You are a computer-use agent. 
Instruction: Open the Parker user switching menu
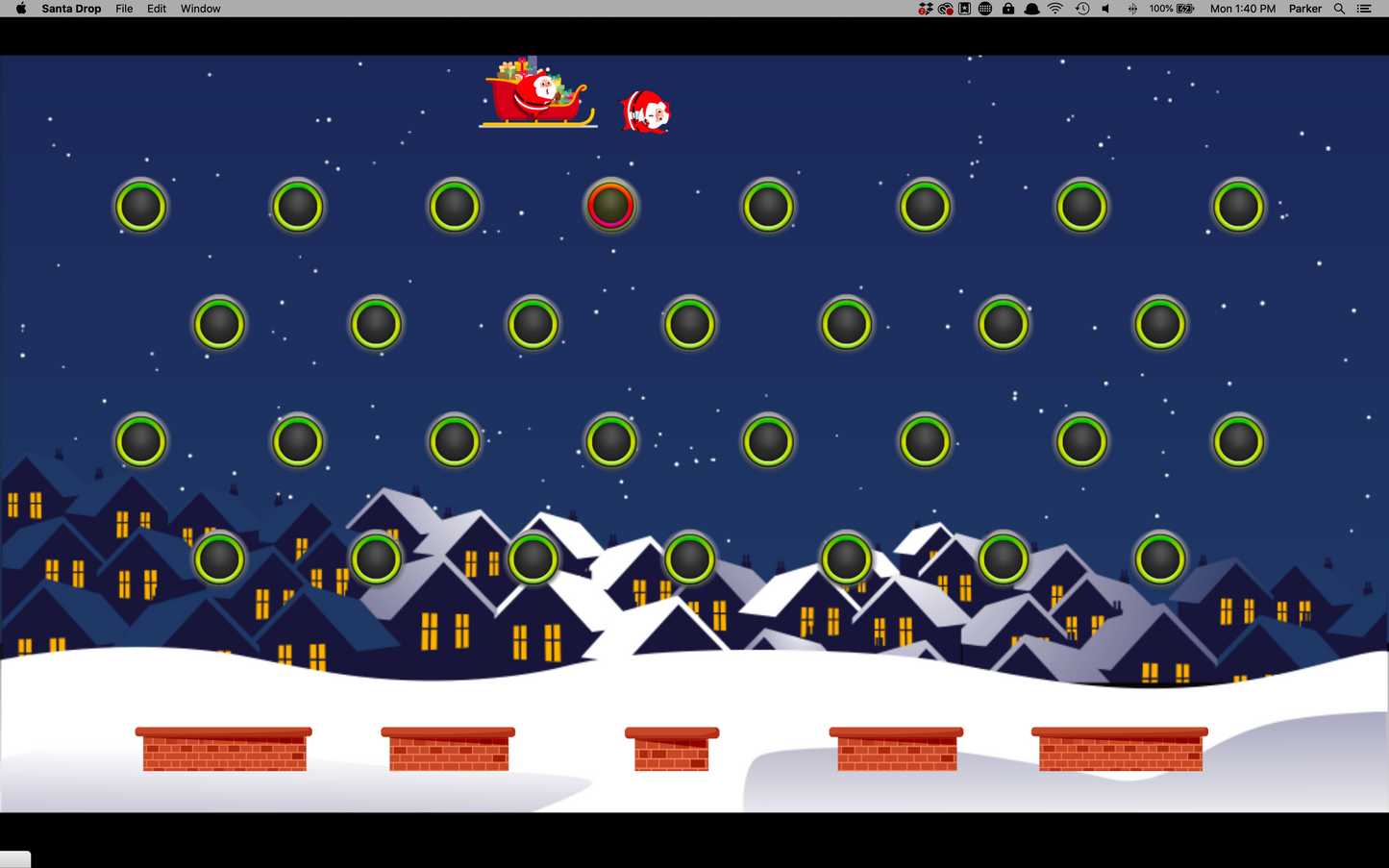[1304, 9]
